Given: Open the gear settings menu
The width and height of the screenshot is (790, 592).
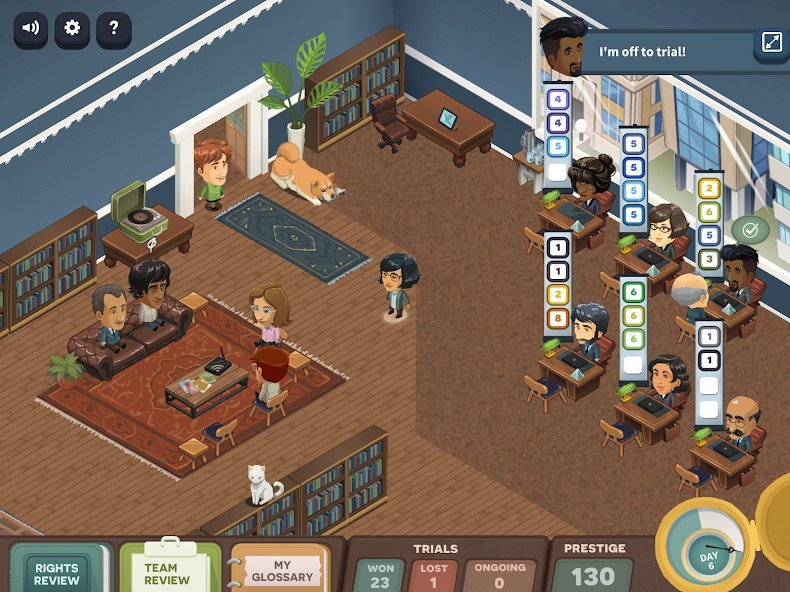Looking at the screenshot, I should 72,29.
